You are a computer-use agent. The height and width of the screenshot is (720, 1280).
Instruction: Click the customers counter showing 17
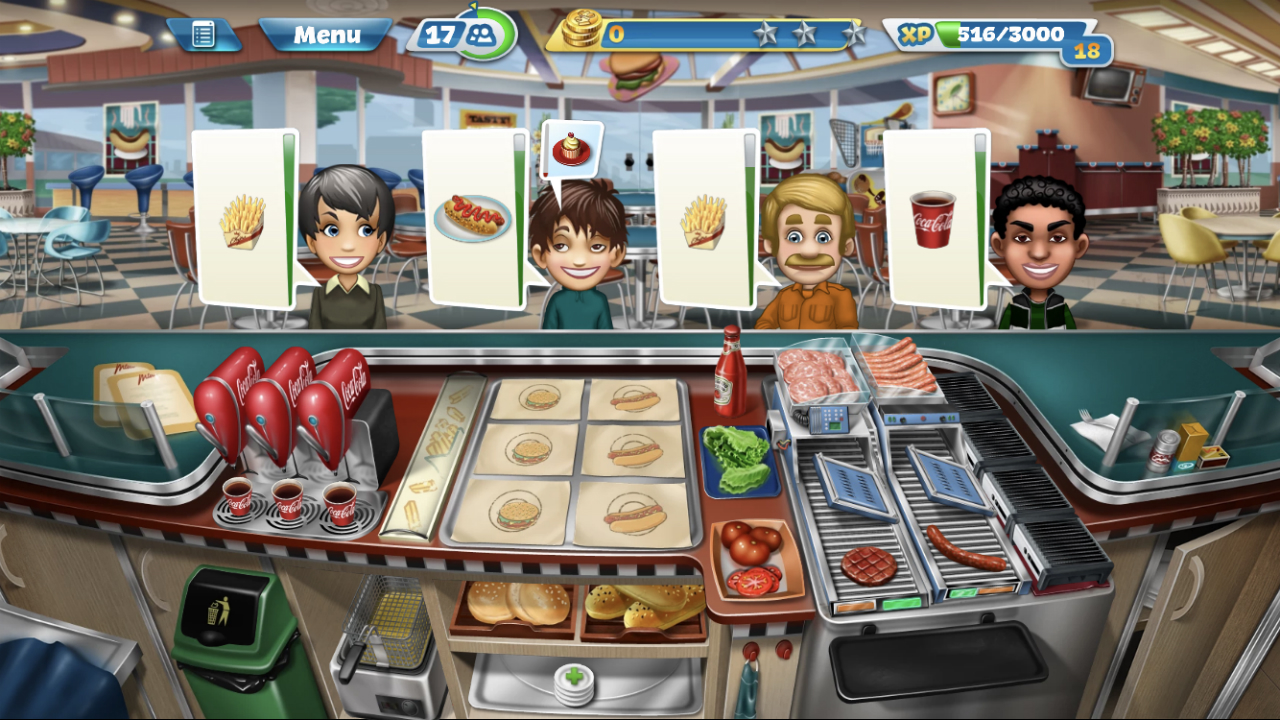(x=460, y=31)
